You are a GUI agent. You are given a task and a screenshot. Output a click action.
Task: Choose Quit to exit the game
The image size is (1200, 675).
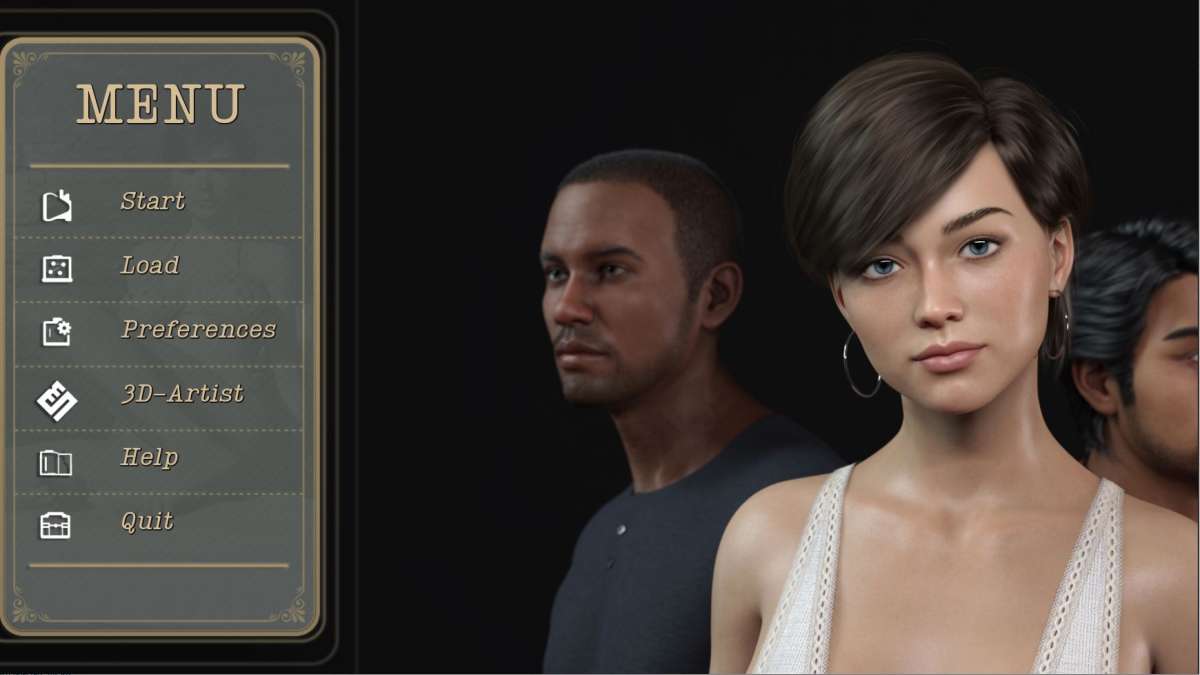pos(147,522)
